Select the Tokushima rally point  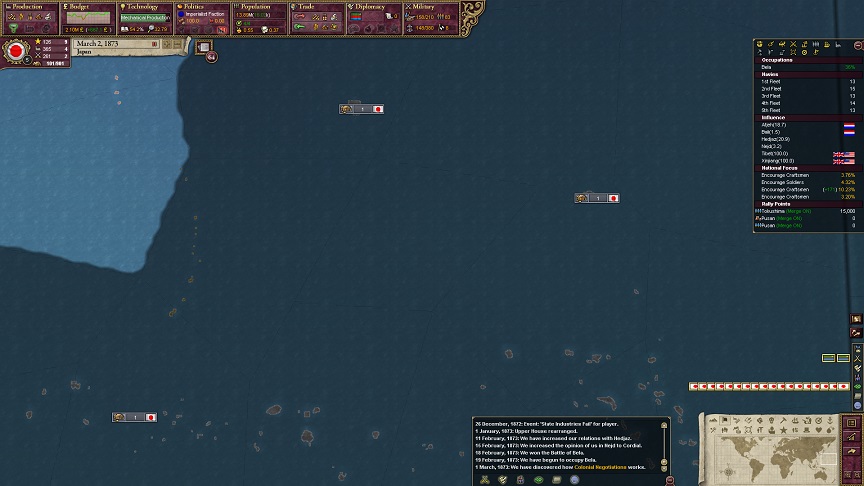790,211
